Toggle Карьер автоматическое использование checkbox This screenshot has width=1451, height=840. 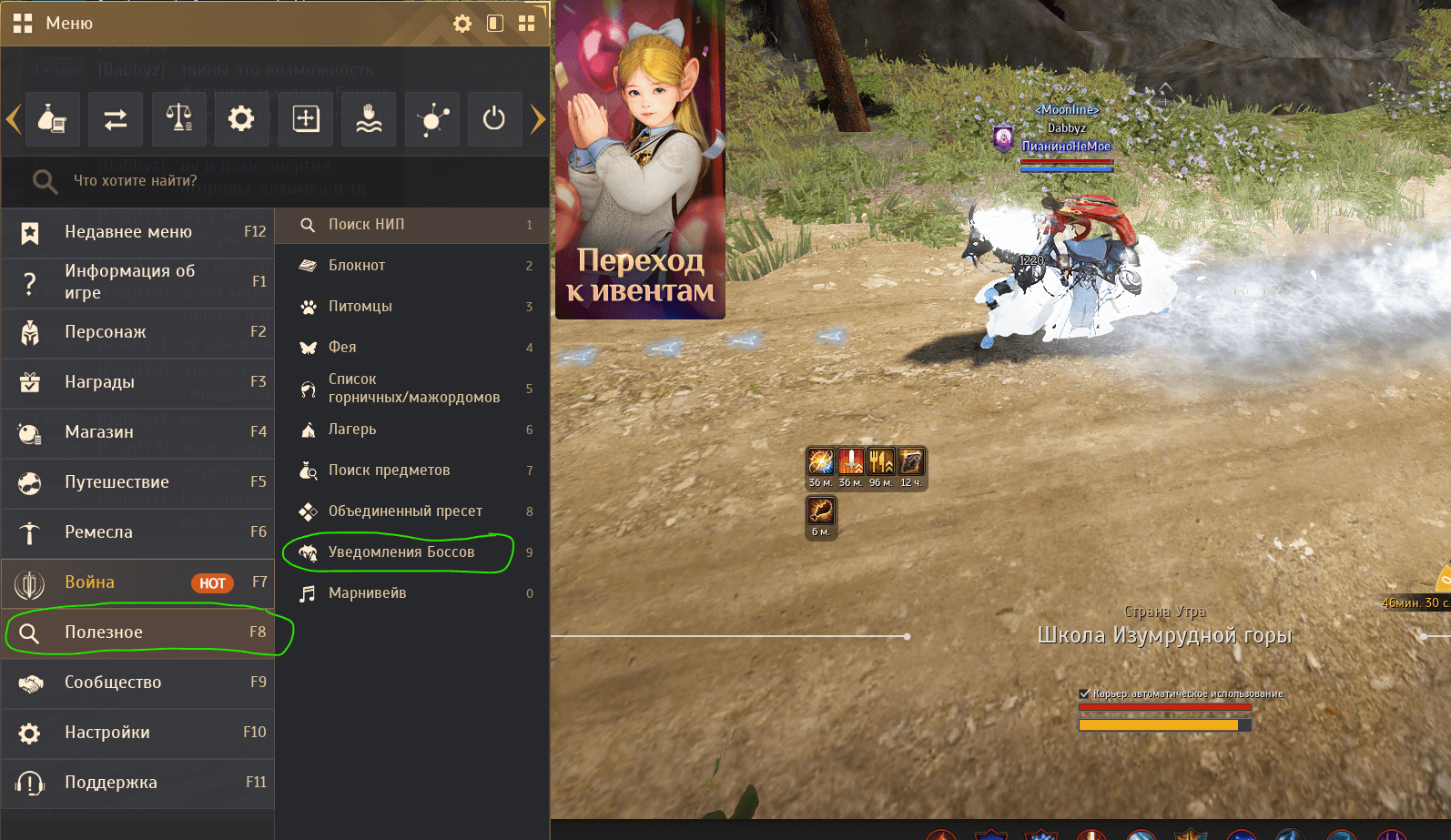pos(1084,693)
